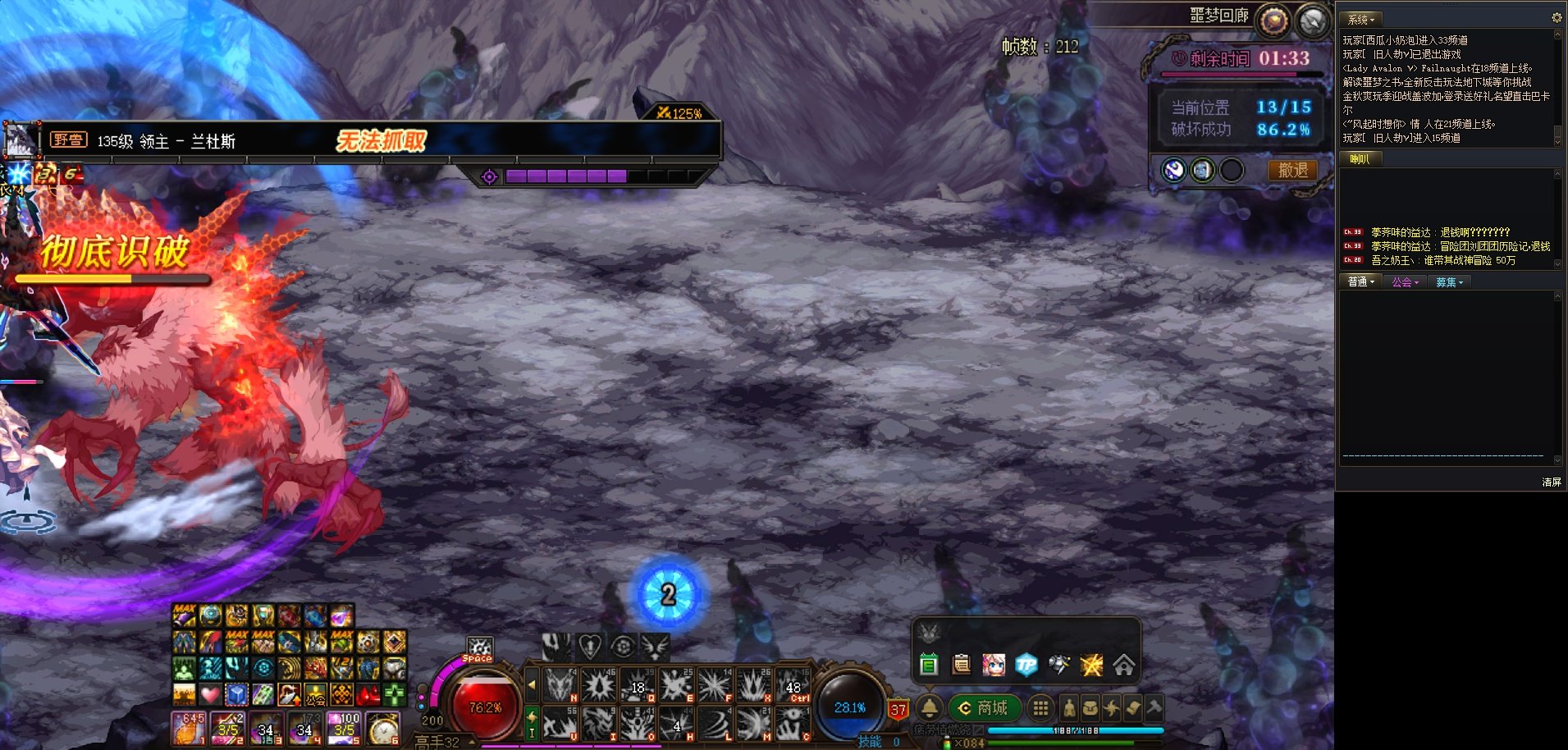The image size is (1568, 750).
Task: Open the character silhouette info icon
Action: [x=1069, y=707]
